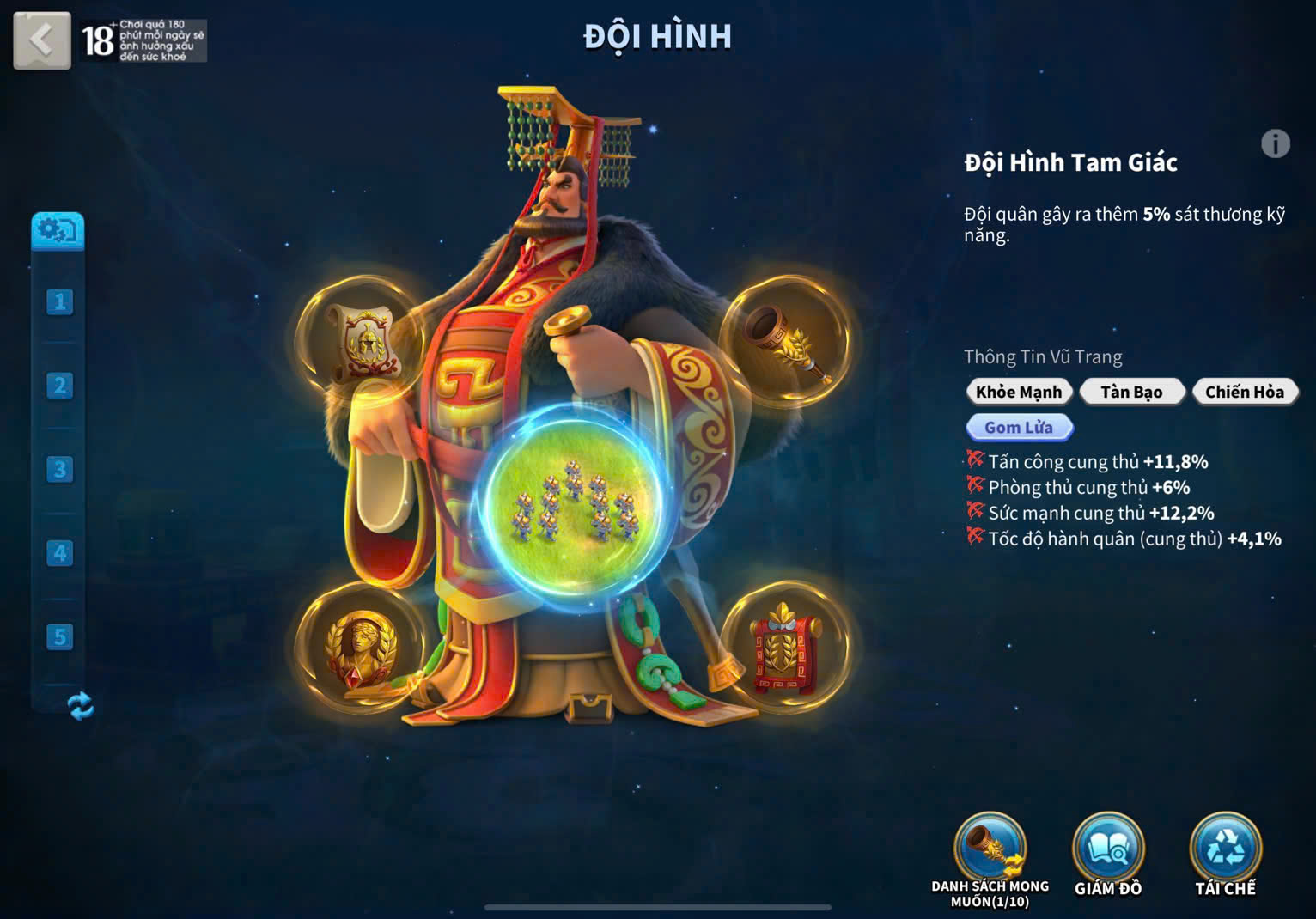Click the blue refresh arrows icon
Screen dimensions: 1316x919
[80, 706]
